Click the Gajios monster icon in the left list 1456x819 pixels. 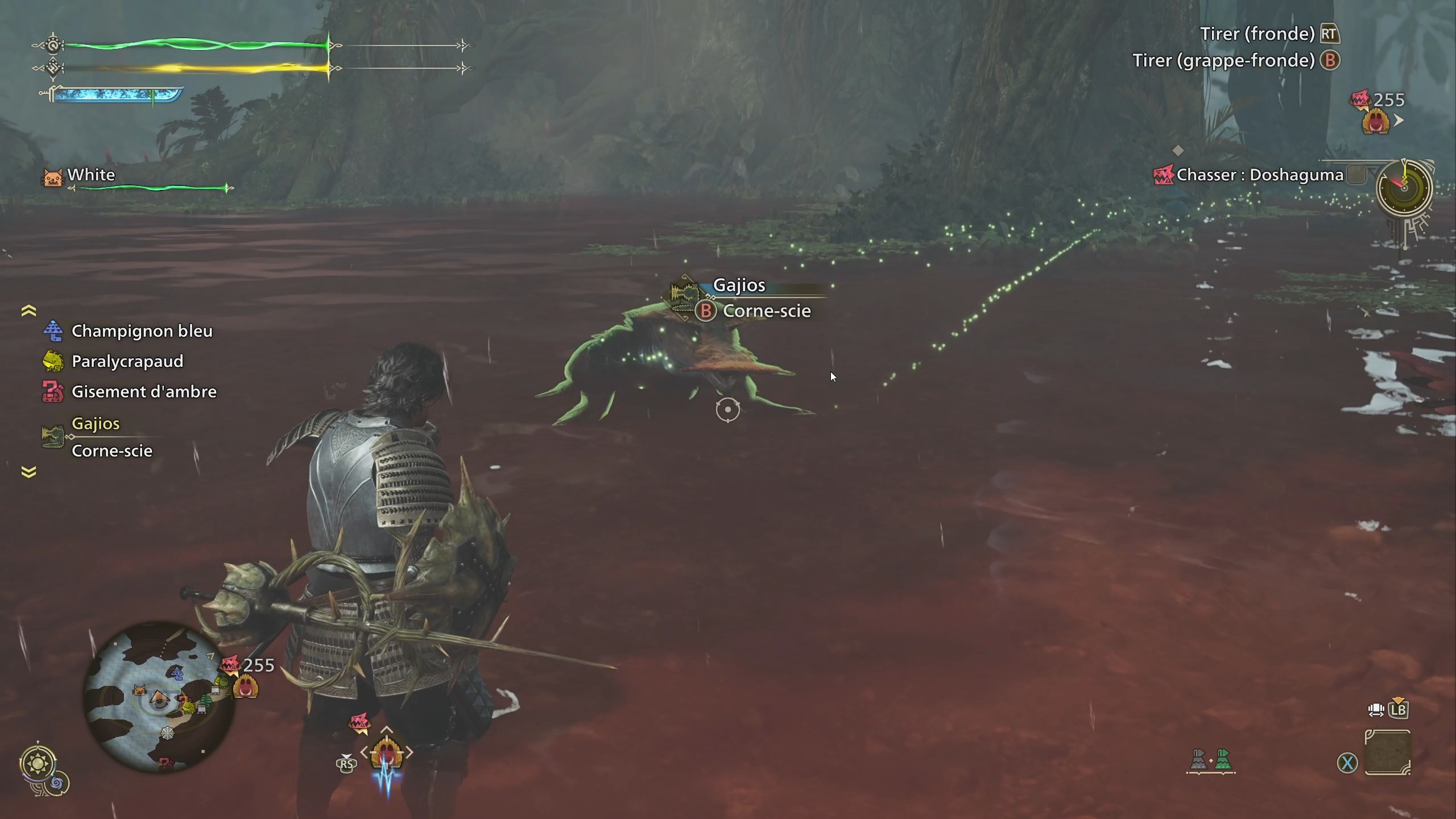pos(52,435)
